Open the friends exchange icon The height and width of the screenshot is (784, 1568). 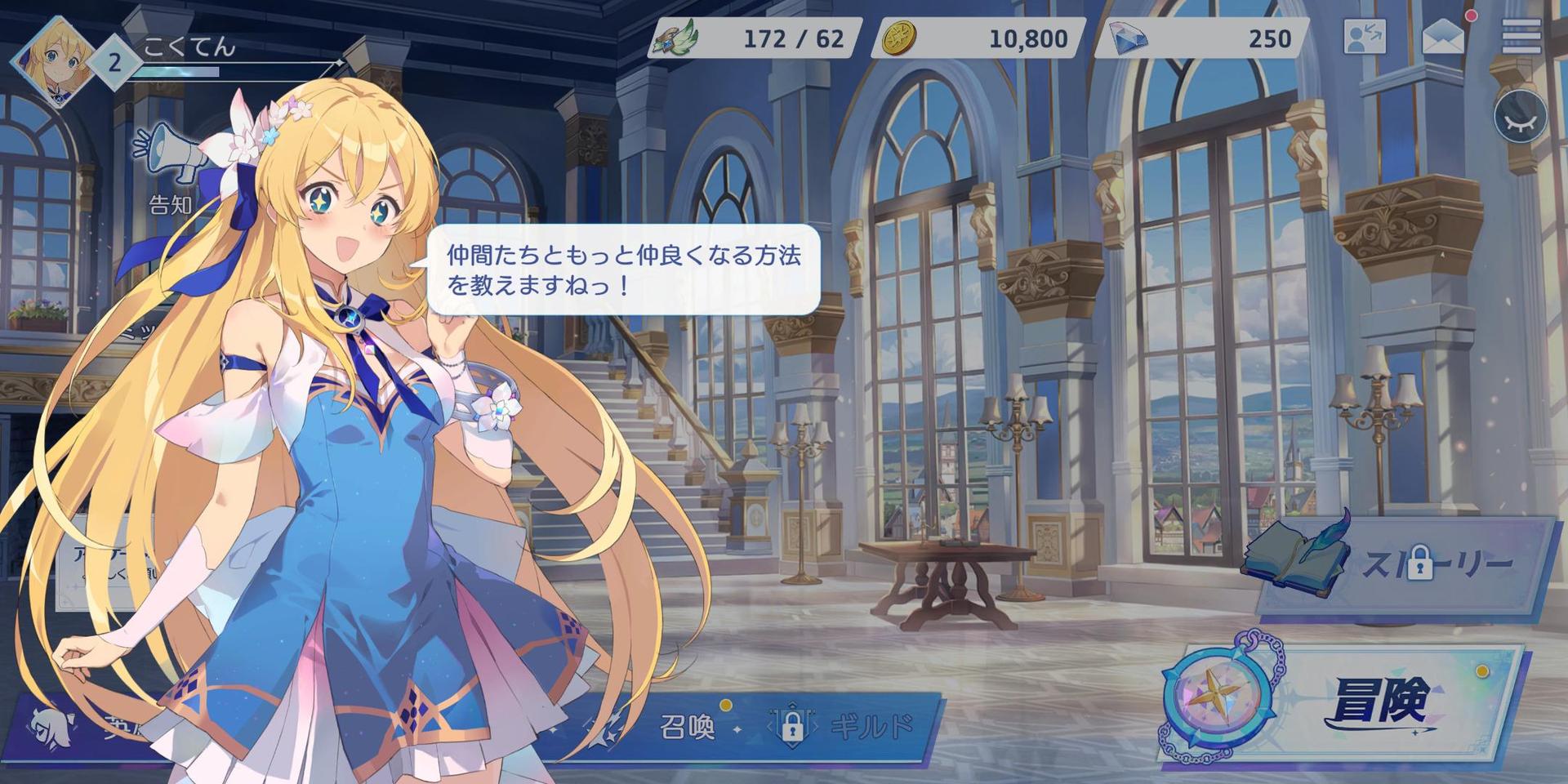pyautogui.click(x=1364, y=38)
